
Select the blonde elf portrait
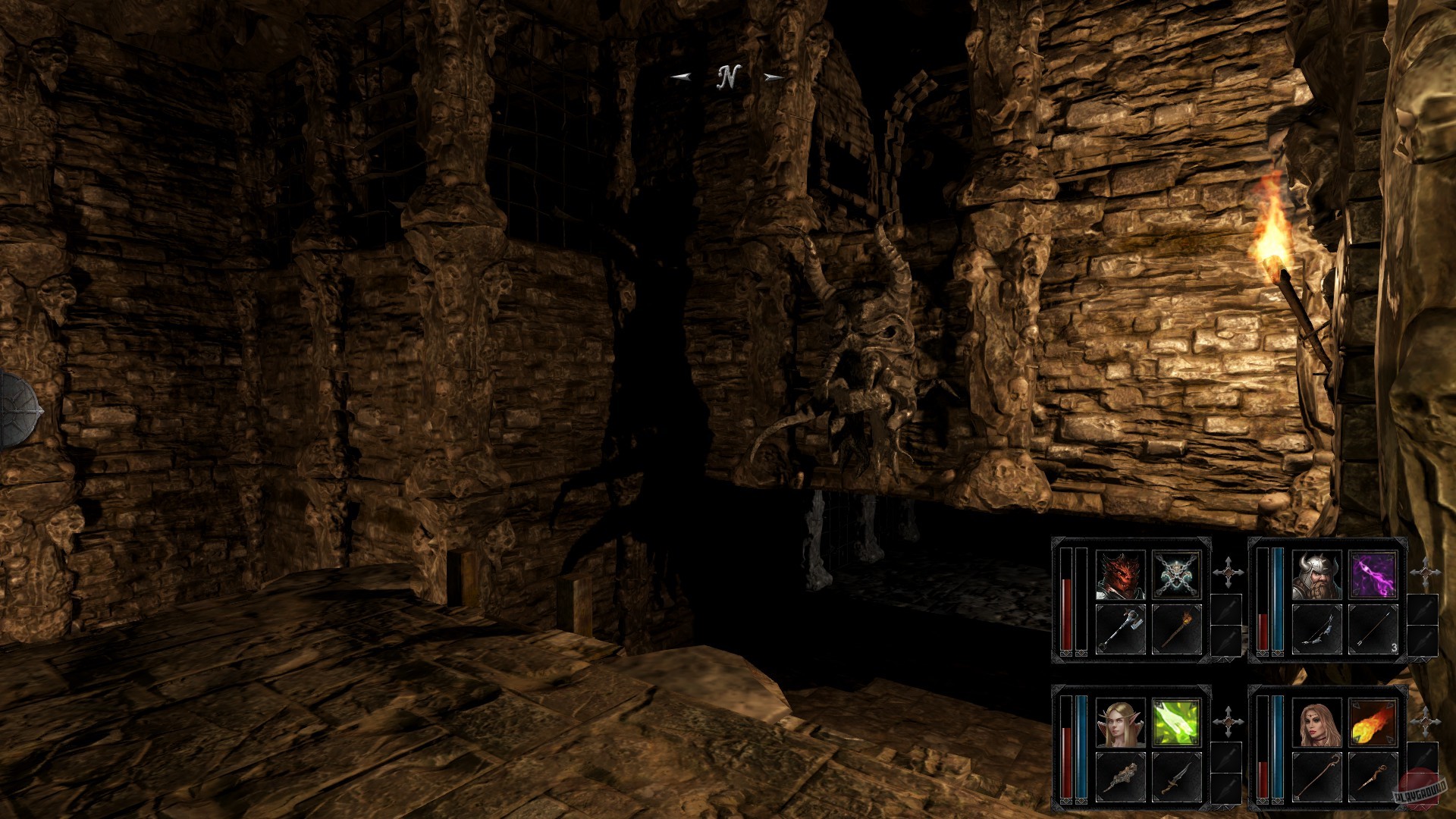[x=1121, y=723]
